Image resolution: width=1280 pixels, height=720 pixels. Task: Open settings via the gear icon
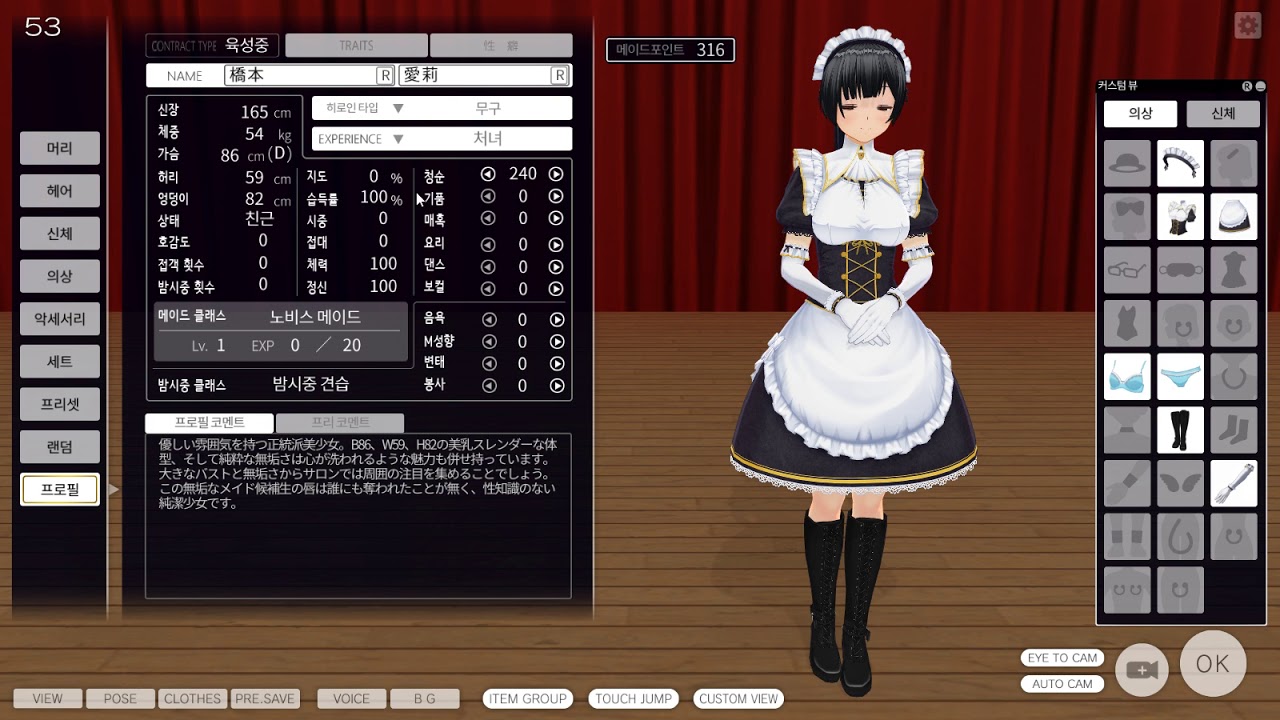click(1247, 26)
